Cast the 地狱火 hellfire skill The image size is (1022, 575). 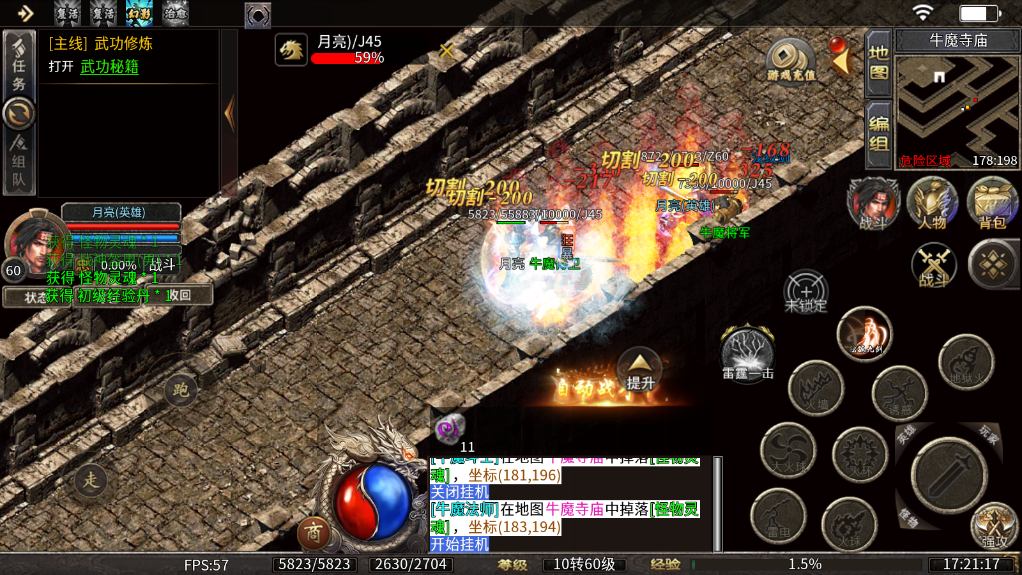[x=966, y=362]
